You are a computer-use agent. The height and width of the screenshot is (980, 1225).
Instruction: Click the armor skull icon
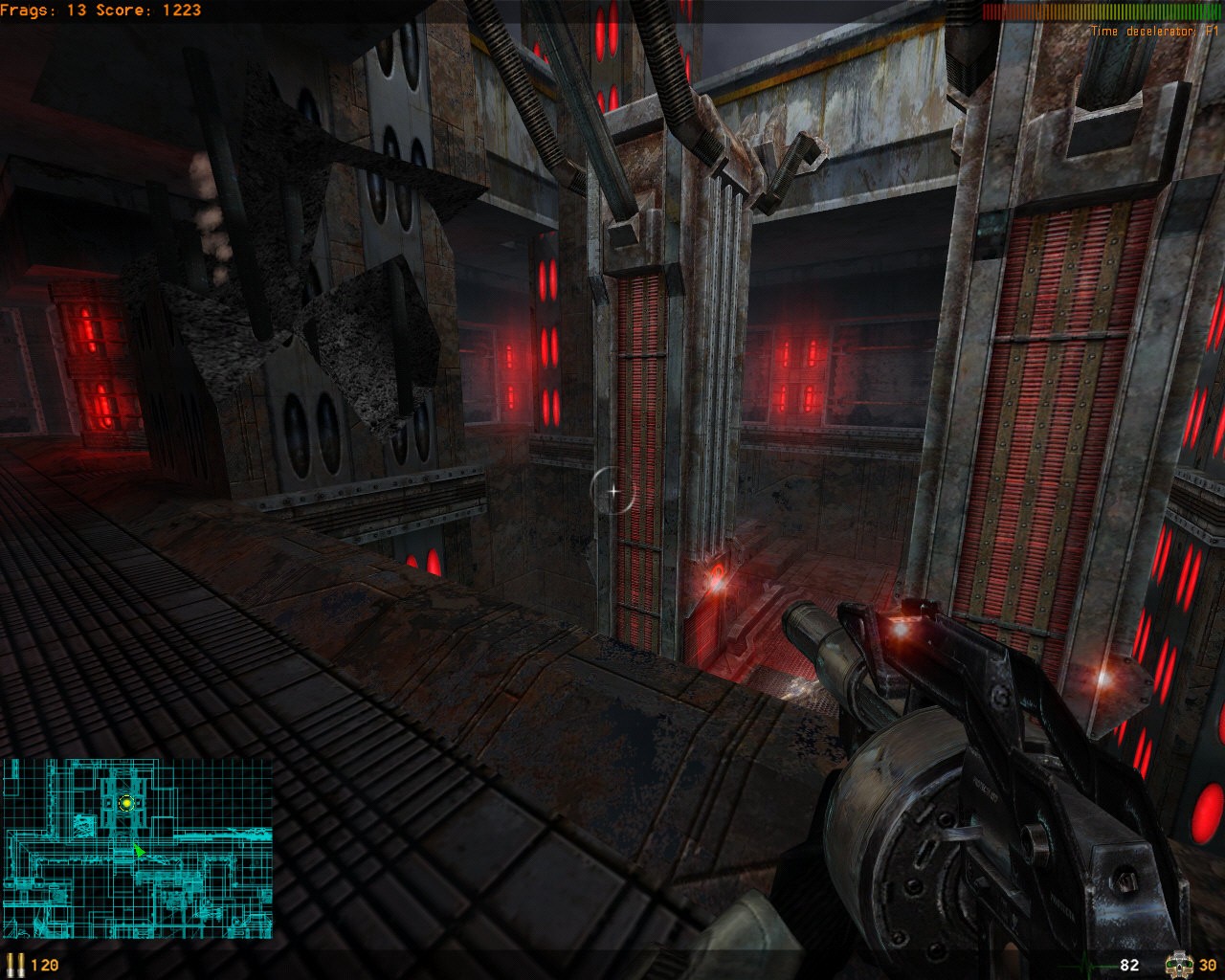[x=1178, y=964]
